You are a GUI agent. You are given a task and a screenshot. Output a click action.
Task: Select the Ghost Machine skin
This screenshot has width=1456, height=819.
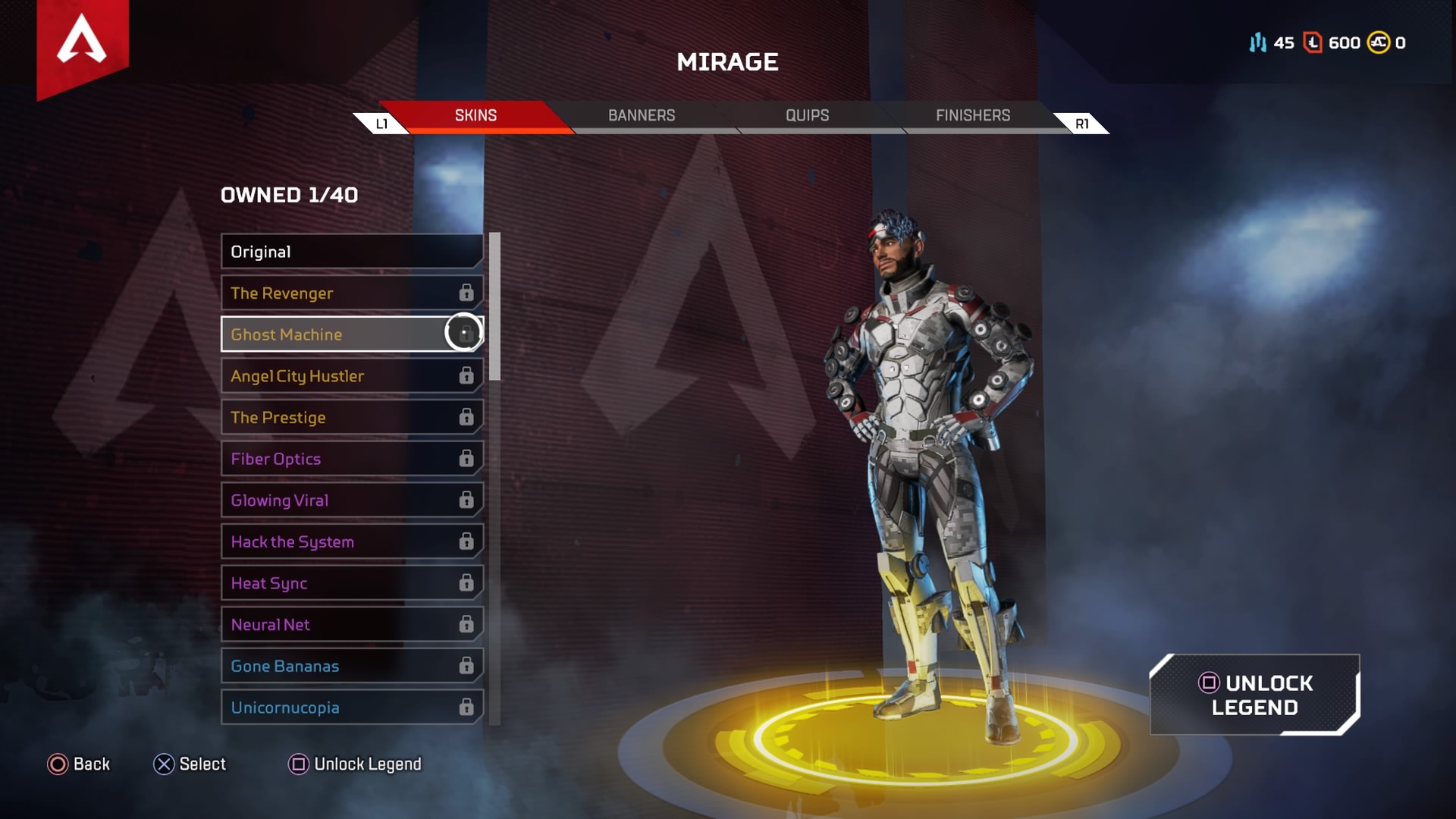pos(351,334)
